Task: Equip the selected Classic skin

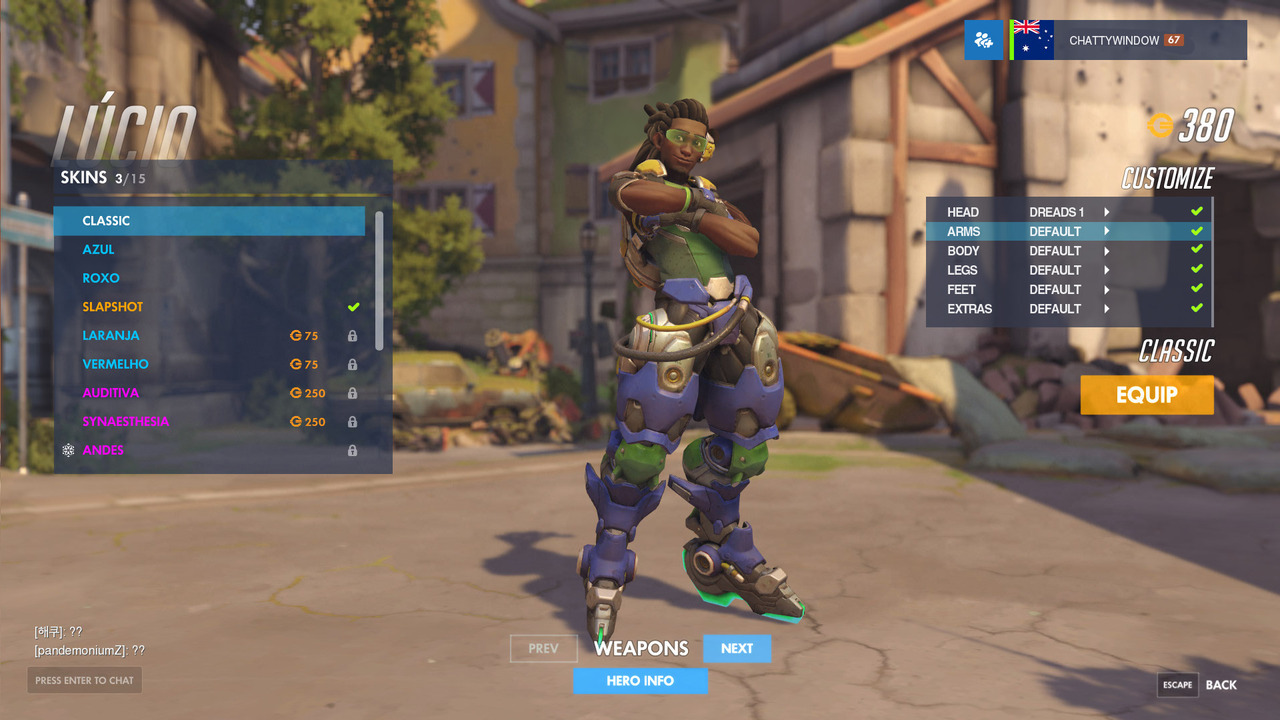Action: click(1147, 395)
